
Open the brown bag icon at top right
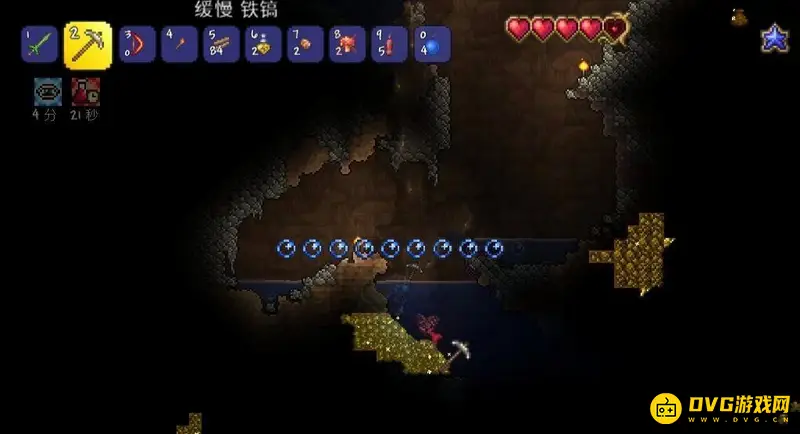click(740, 16)
